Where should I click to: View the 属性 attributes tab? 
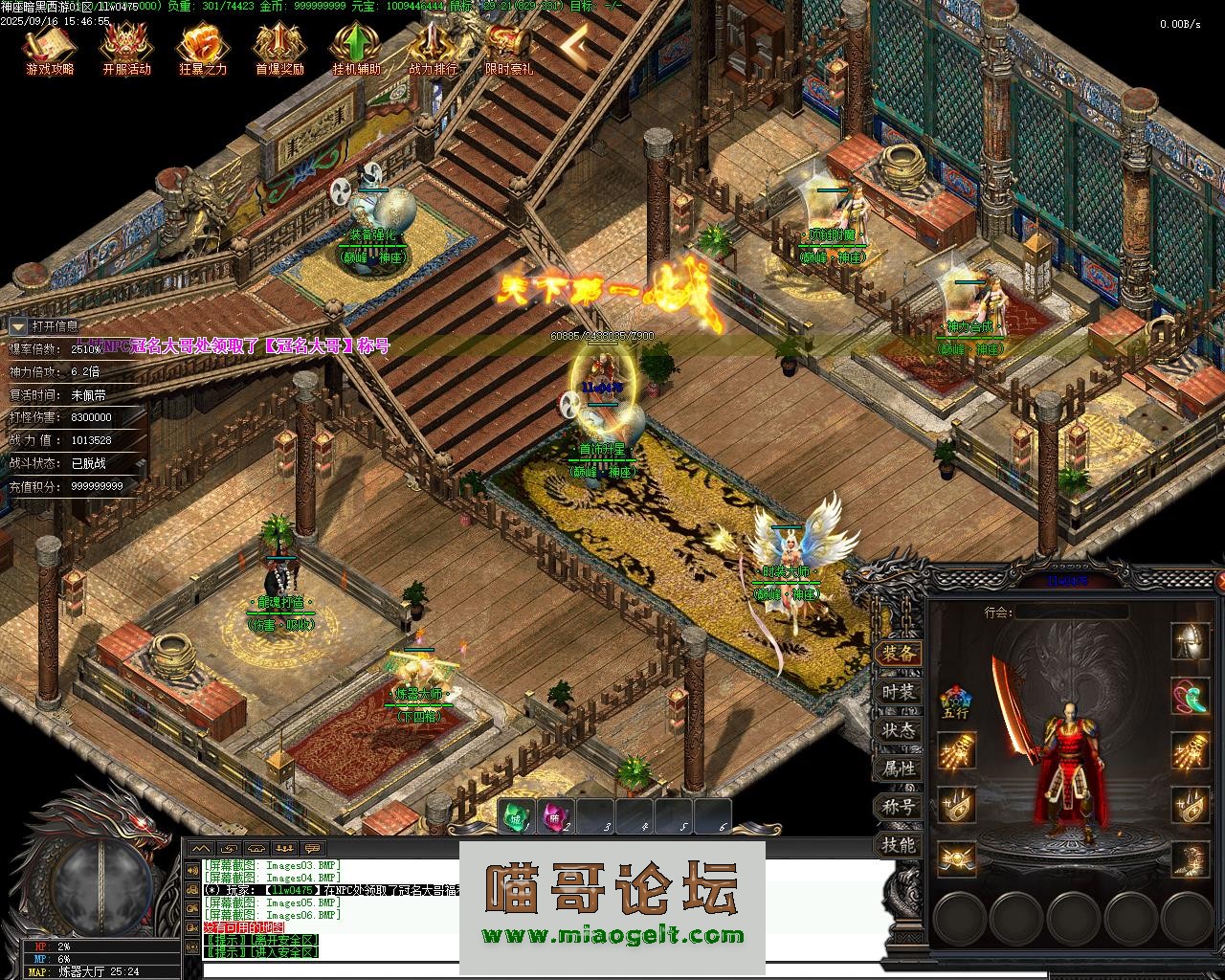899,768
